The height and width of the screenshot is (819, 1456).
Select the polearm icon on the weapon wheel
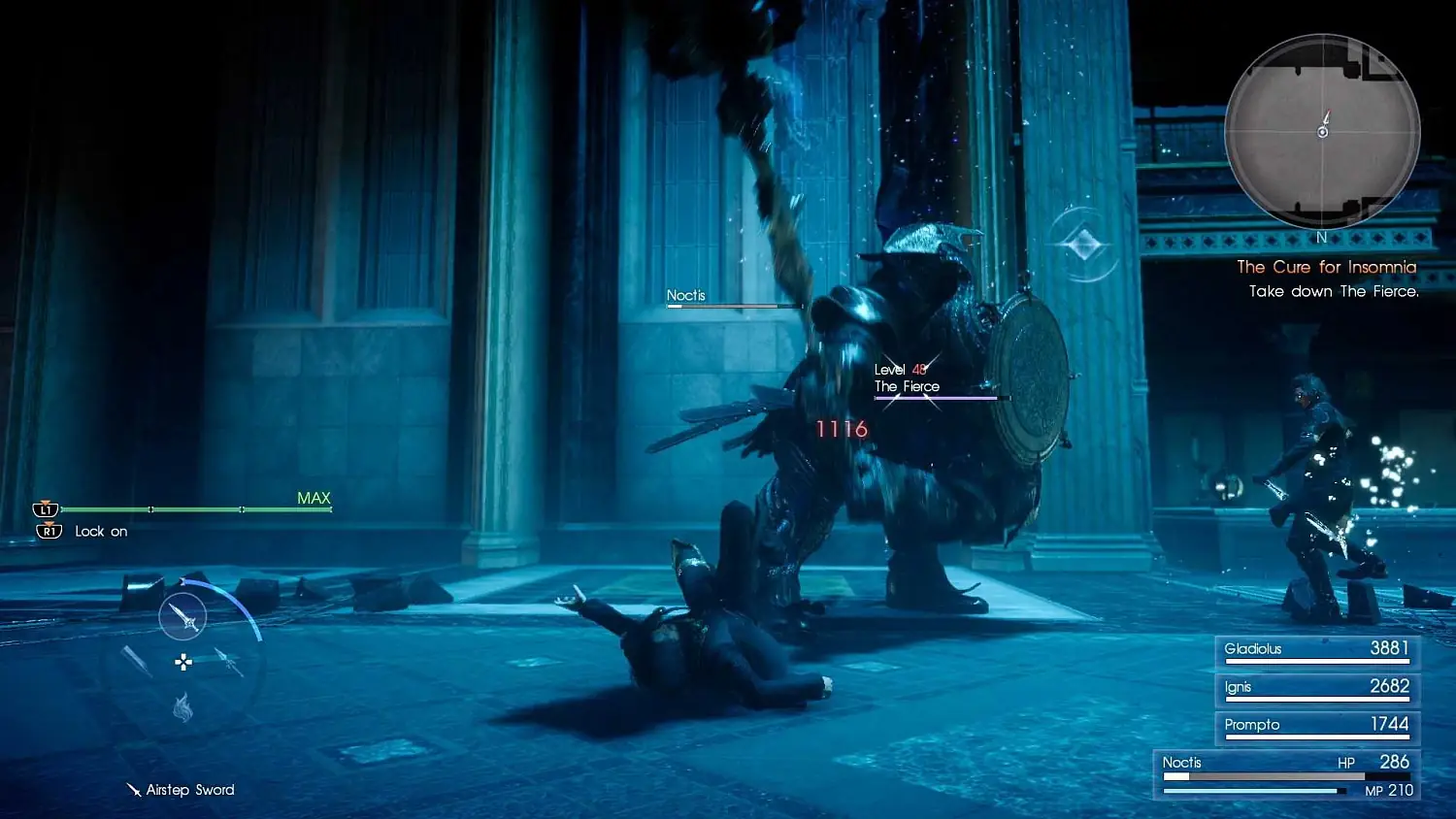point(229,662)
